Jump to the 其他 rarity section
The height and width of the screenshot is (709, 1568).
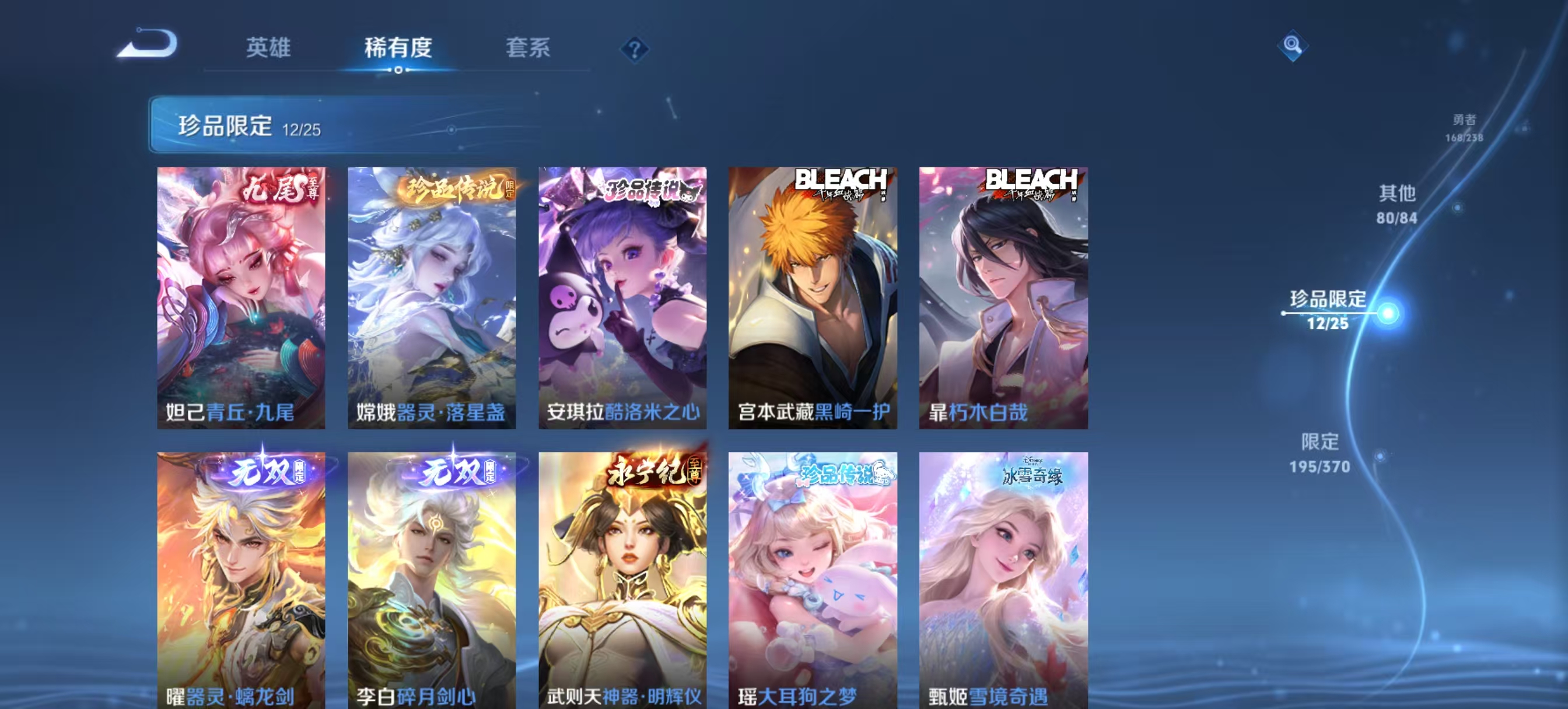(x=1397, y=204)
